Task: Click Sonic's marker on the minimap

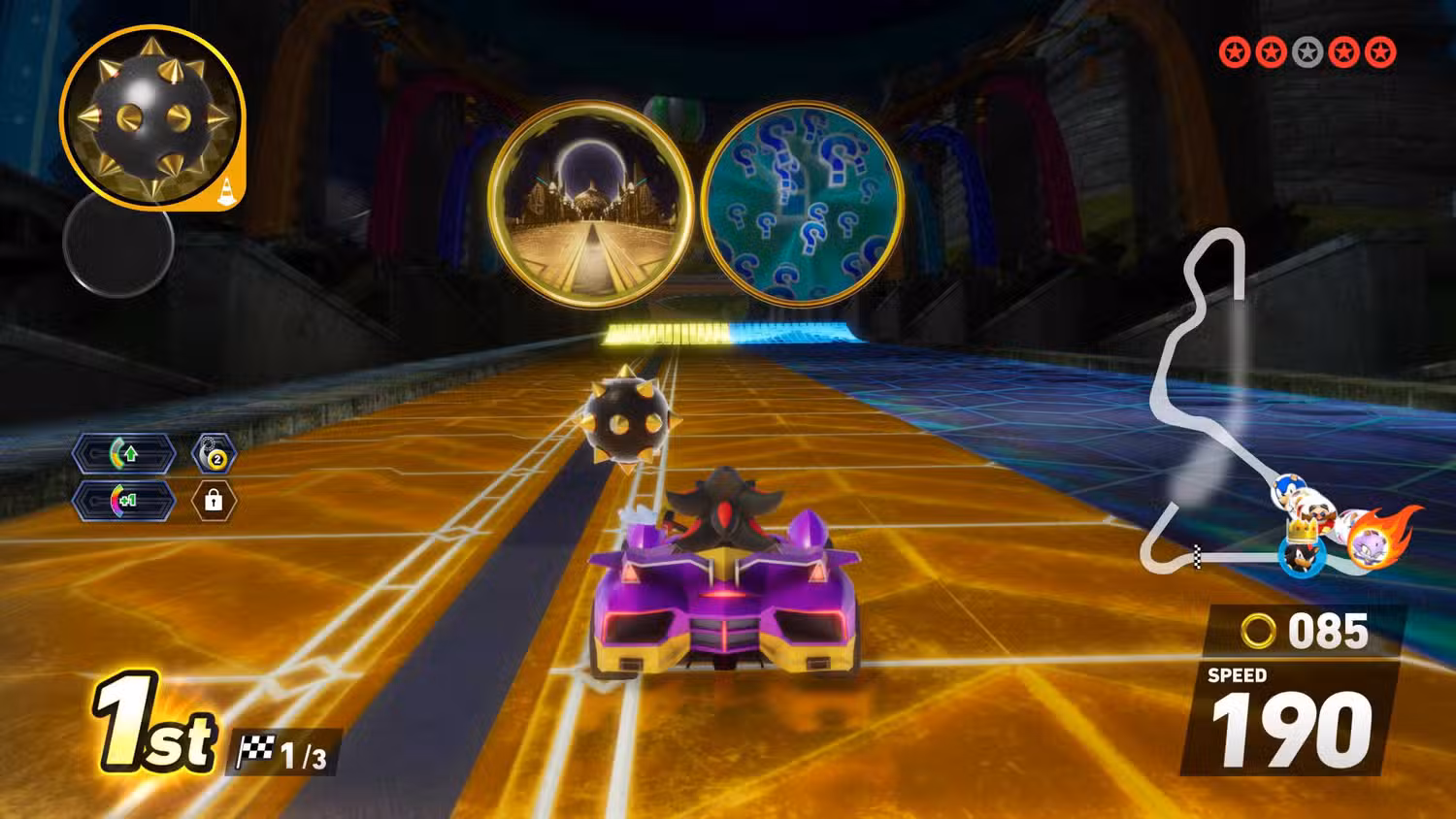Action: point(1288,487)
